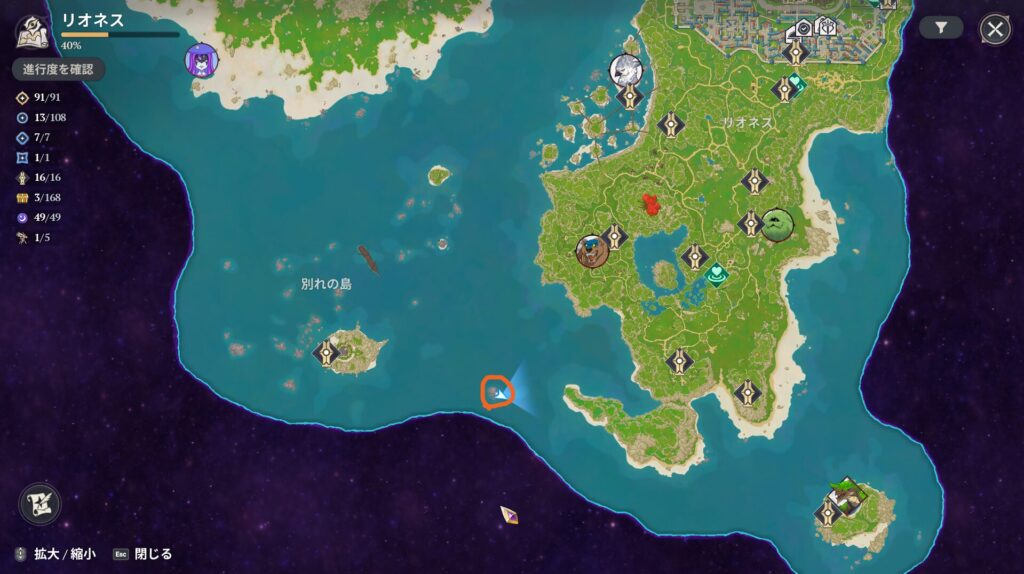Click the checkmark house marker in town

[x=803, y=28]
